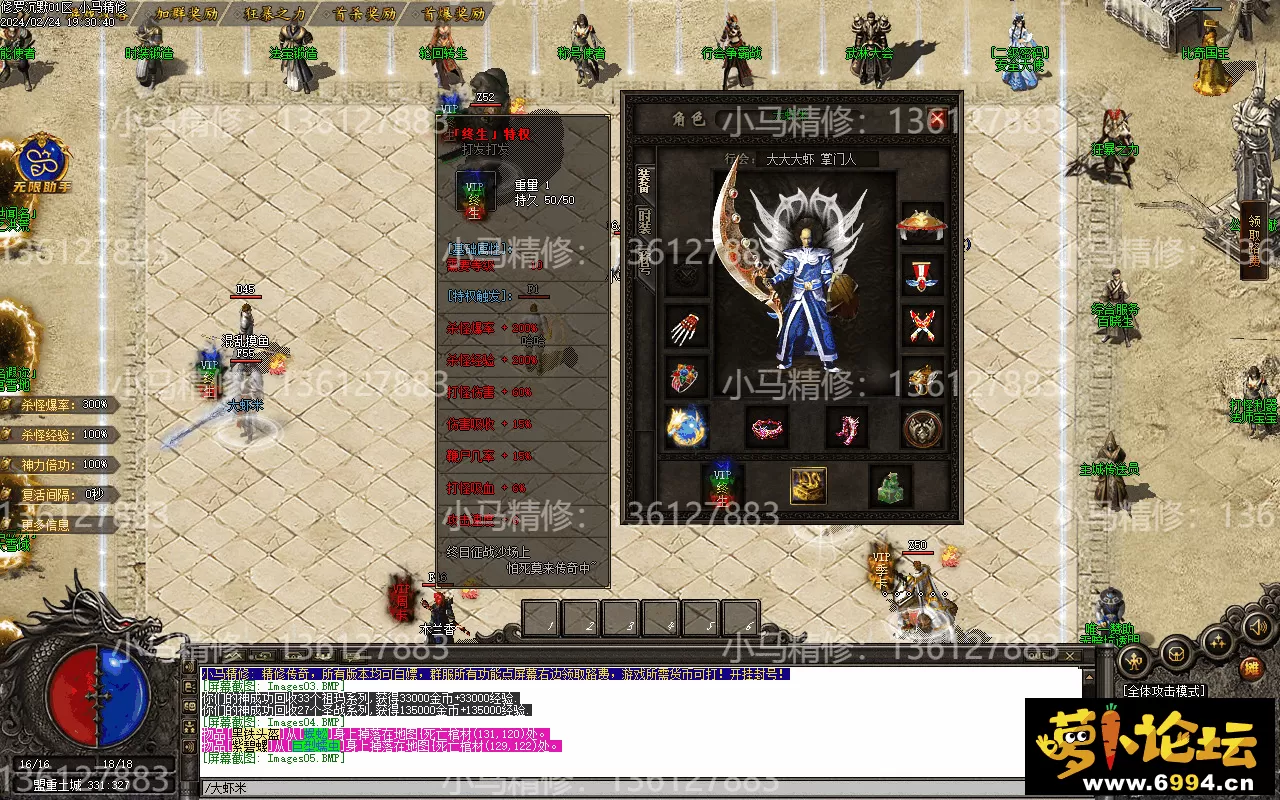This screenshot has height=800, width=1280.
Task: Switch to the 装备 equipment tab
Action: pyautogui.click(x=644, y=186)
